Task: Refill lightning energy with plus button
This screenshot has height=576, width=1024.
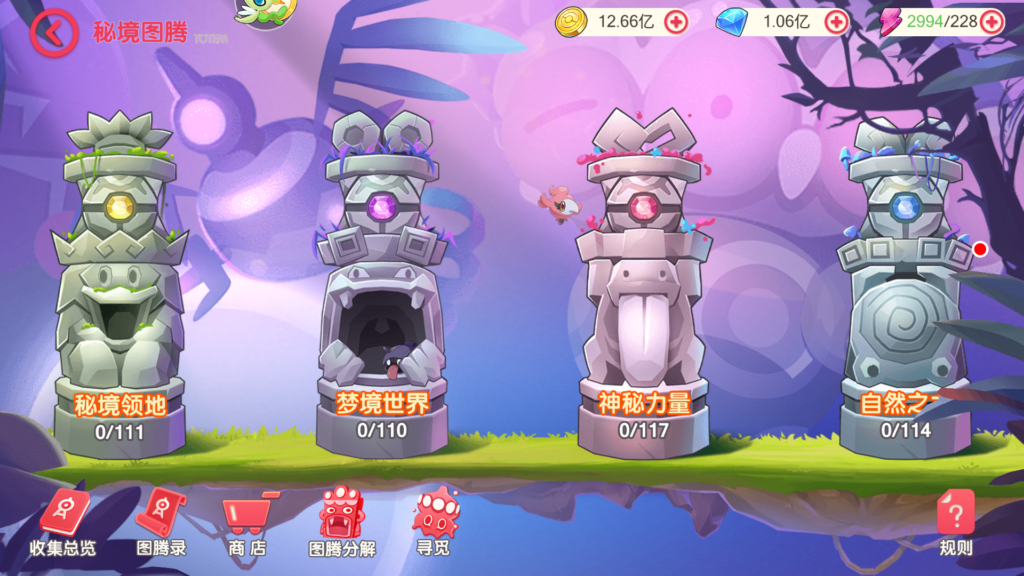Action: pos(991,21)
